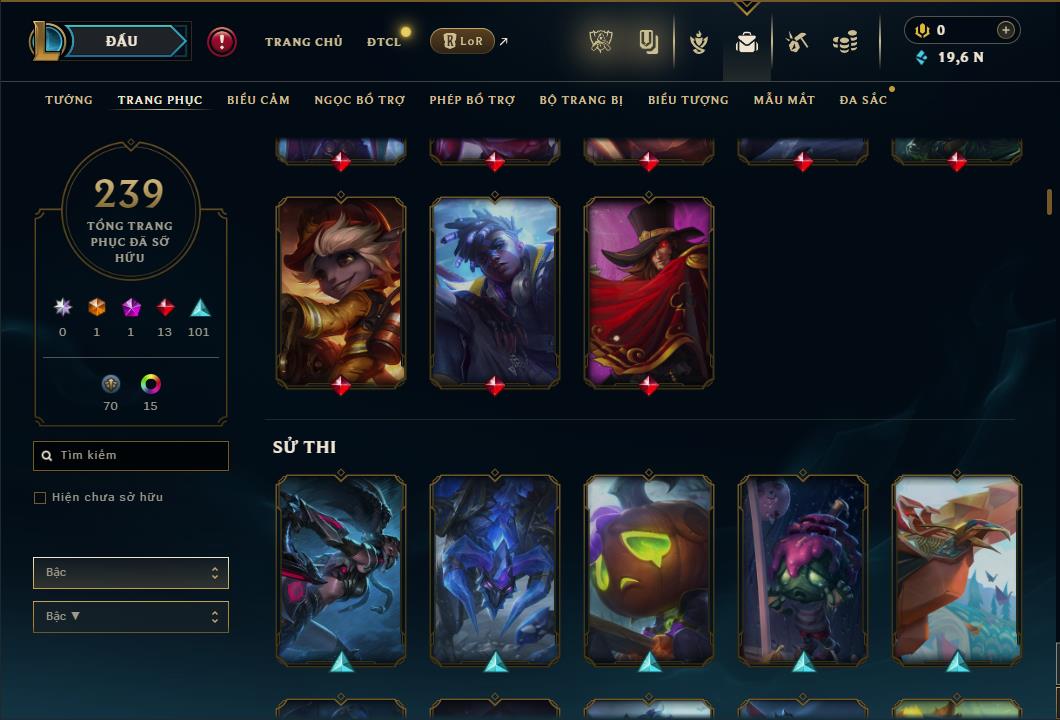Open the ĐTCL game mode
This screenshot has width=1060, height=720.
click(x=384, y=42)
